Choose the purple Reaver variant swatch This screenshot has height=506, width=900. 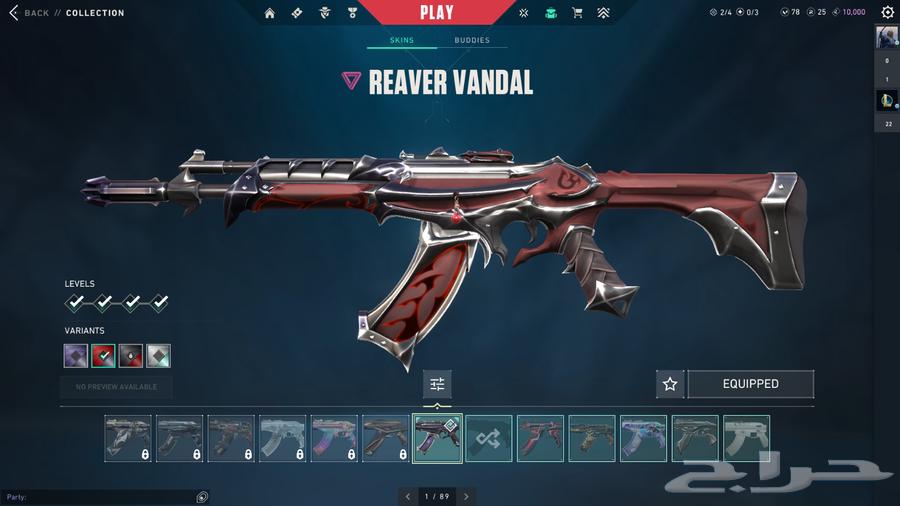coord(76,356)
